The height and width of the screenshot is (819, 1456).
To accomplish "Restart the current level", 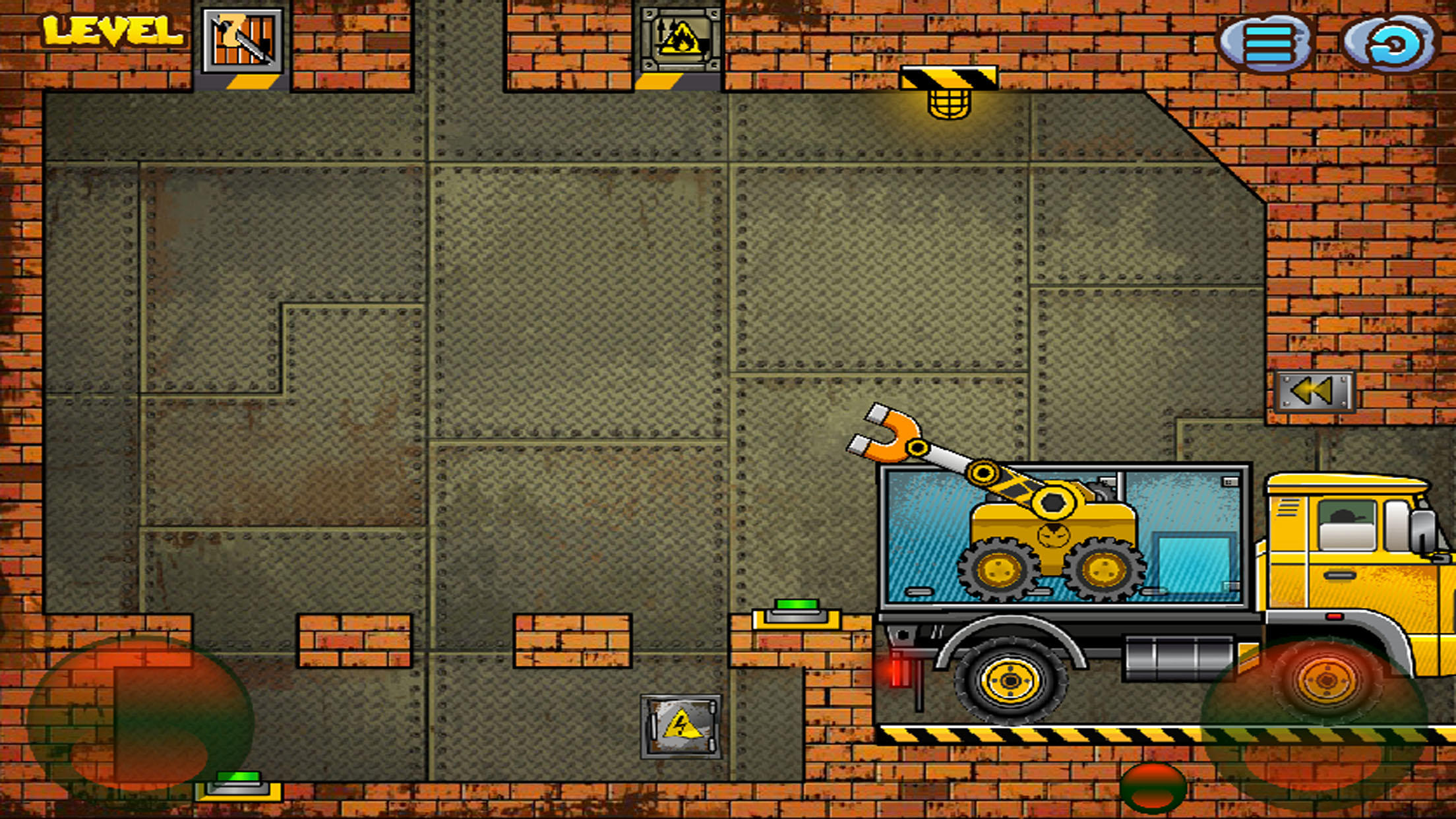I will (1389, 41).
